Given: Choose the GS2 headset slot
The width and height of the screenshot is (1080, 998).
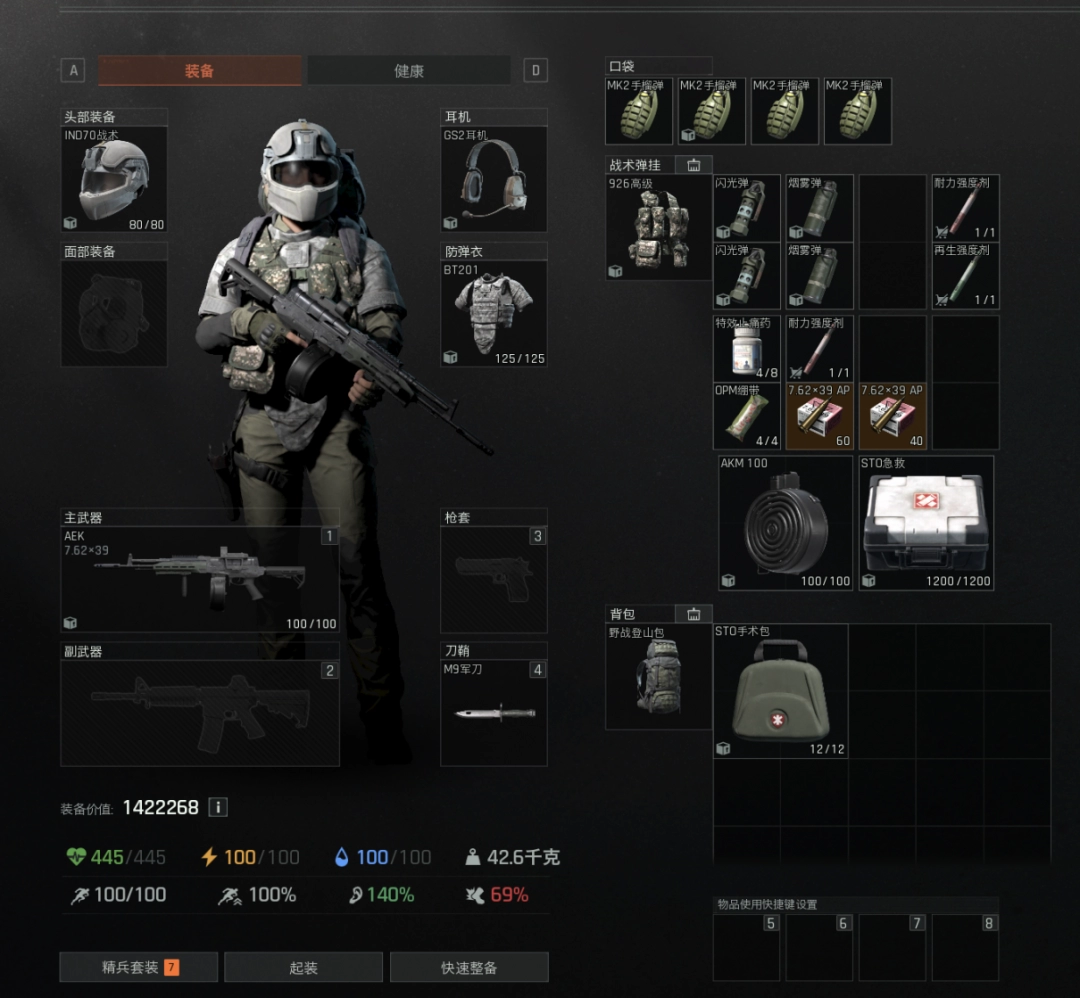Looking at the screenshot, I should [x=494, y=179].
